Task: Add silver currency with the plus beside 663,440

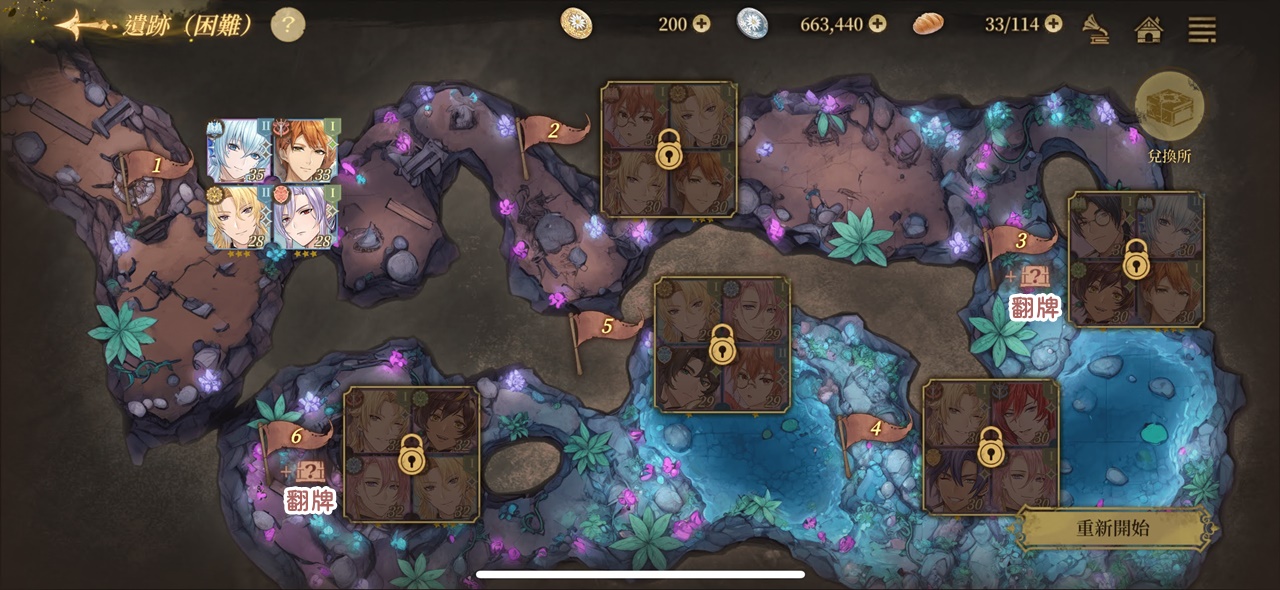Action: tap(877, 24)
